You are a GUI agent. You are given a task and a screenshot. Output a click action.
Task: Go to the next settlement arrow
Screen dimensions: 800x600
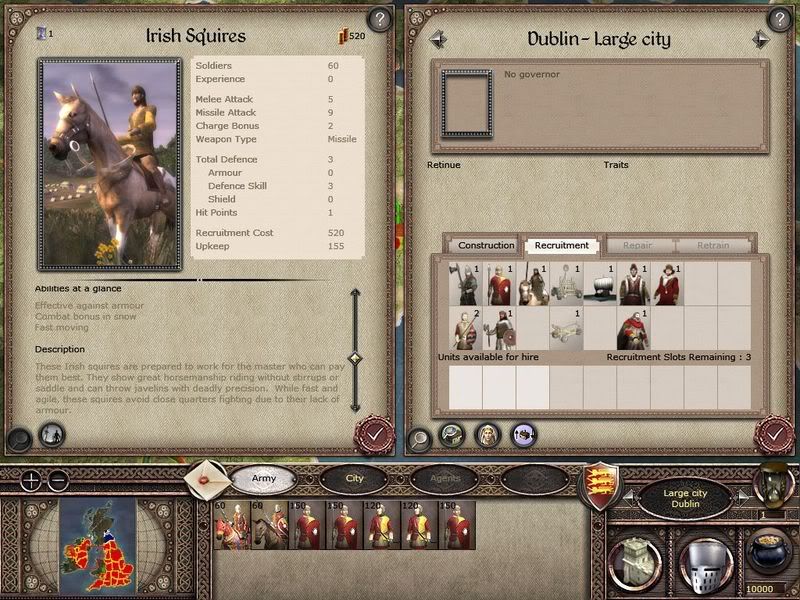click(761, 39)
